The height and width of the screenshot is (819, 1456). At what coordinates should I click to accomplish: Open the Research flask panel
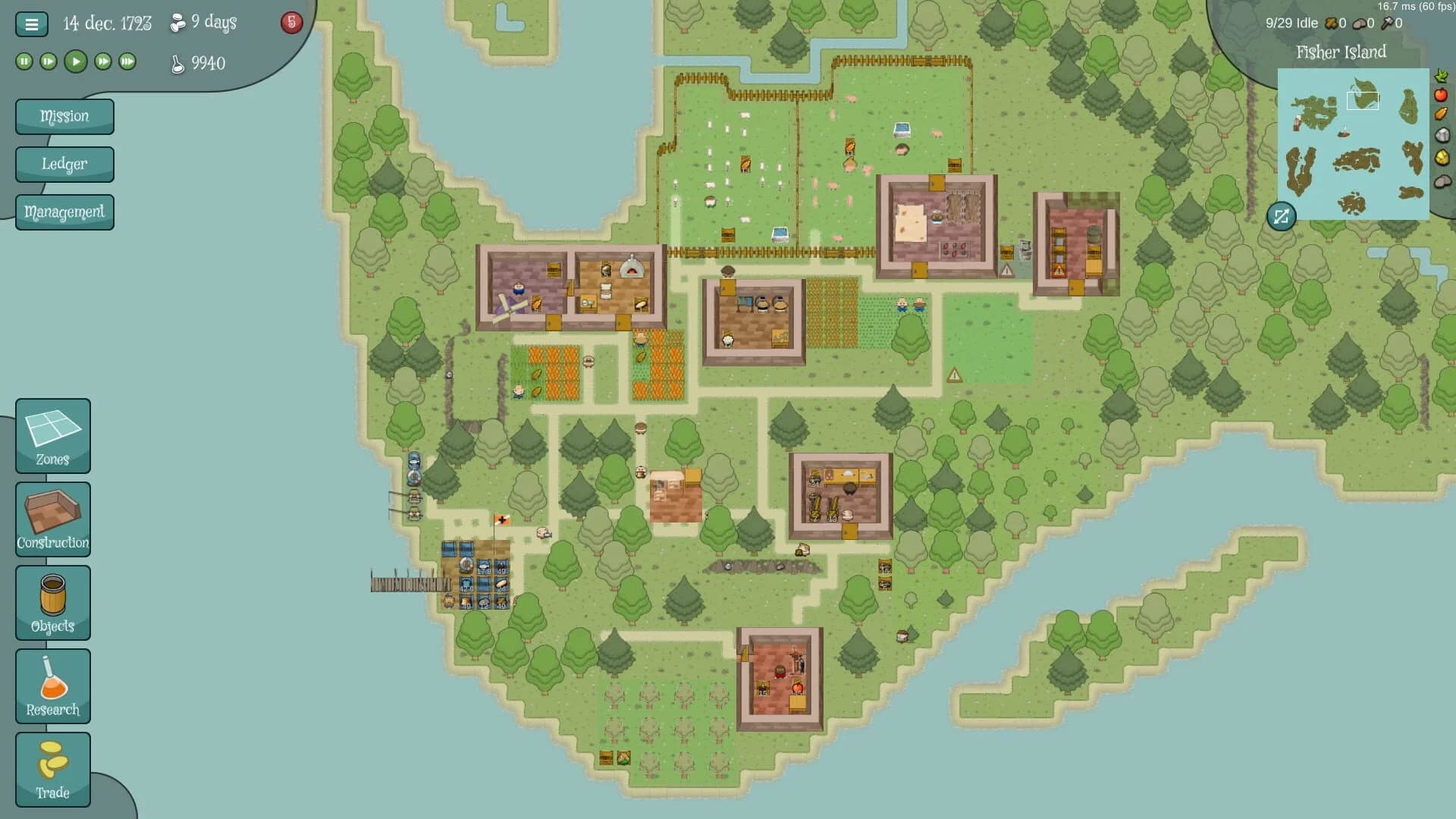pyautogui.click(x=52, y=685)
